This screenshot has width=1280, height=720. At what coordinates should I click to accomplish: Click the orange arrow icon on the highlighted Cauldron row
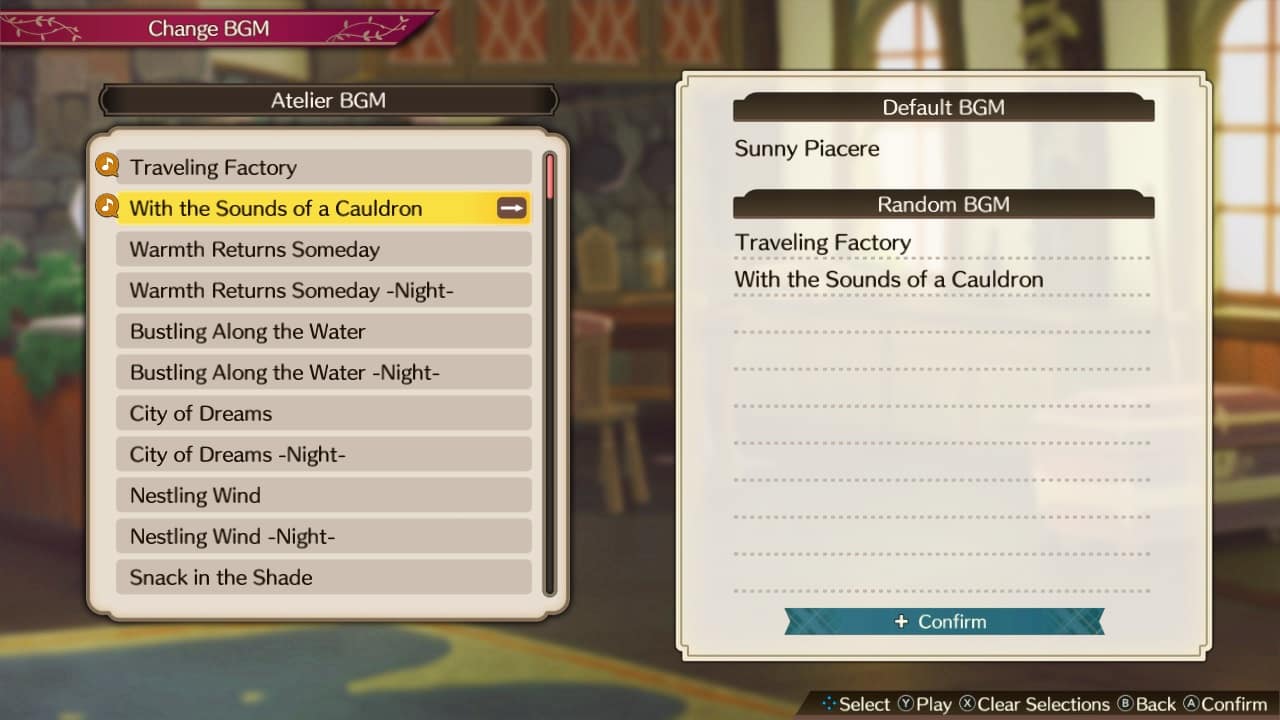click(x=511, y=208)
